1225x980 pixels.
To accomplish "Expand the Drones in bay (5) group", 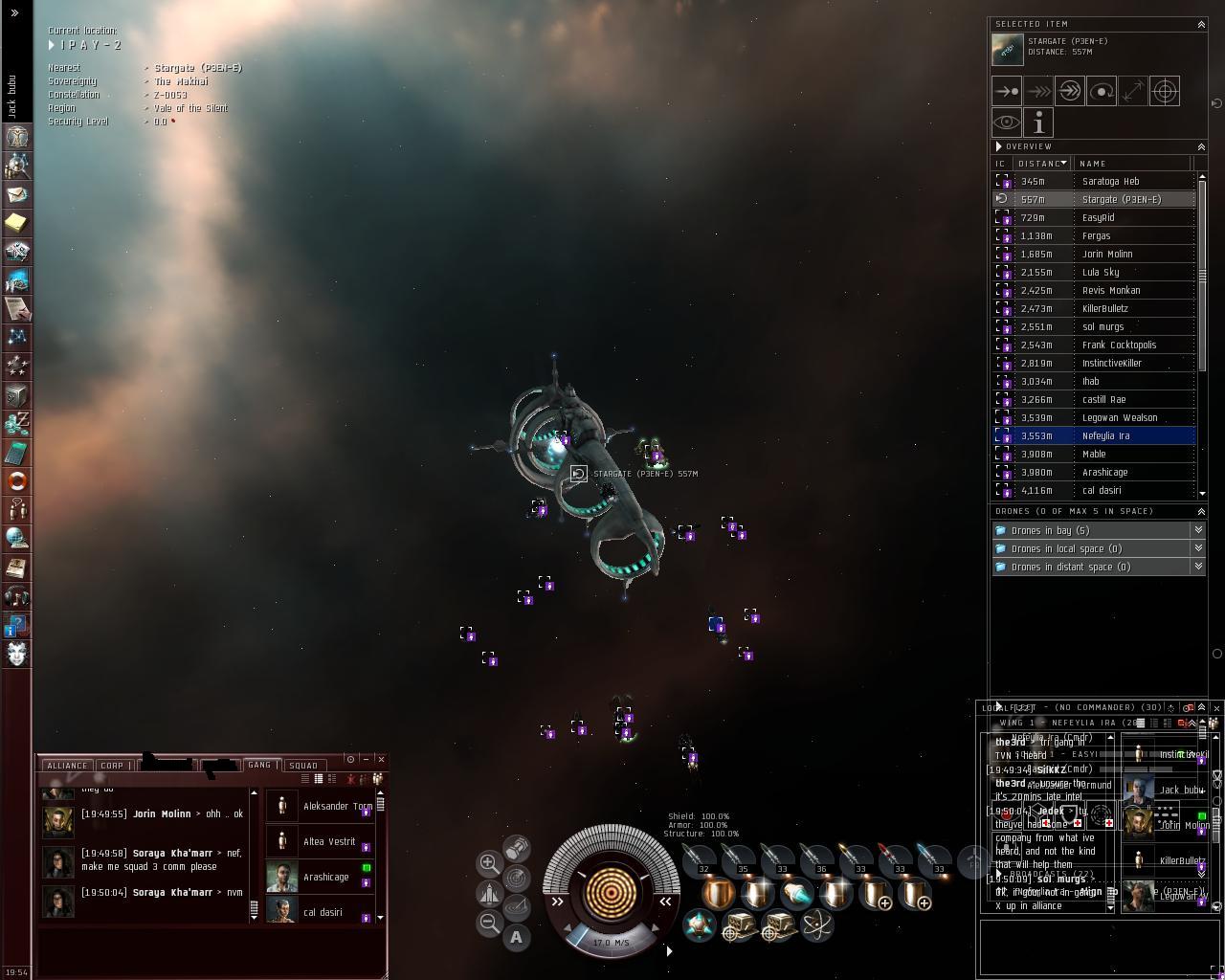I will click(1050, 530).
